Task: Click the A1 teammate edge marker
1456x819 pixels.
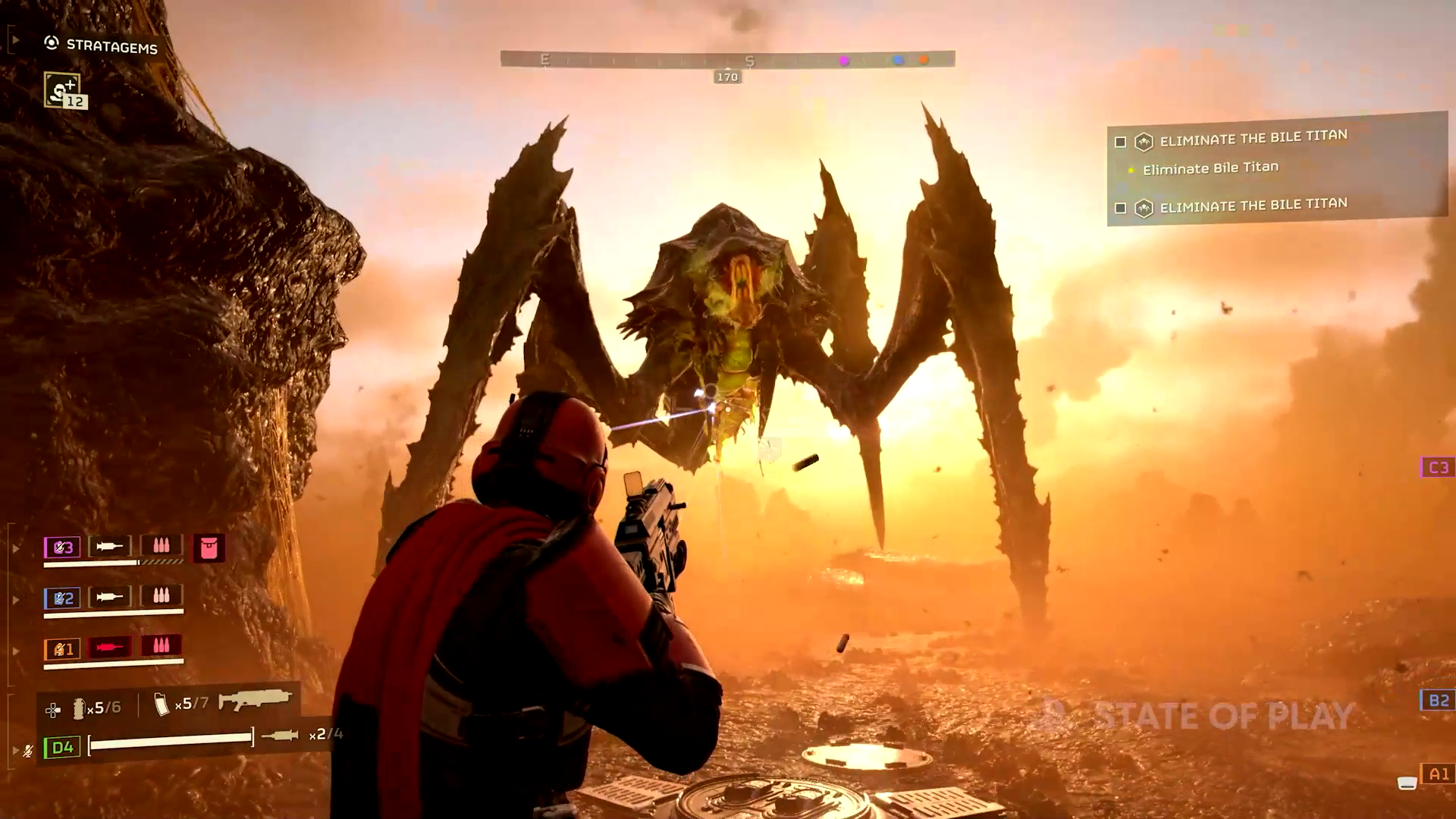Action: click(1438, 774)
